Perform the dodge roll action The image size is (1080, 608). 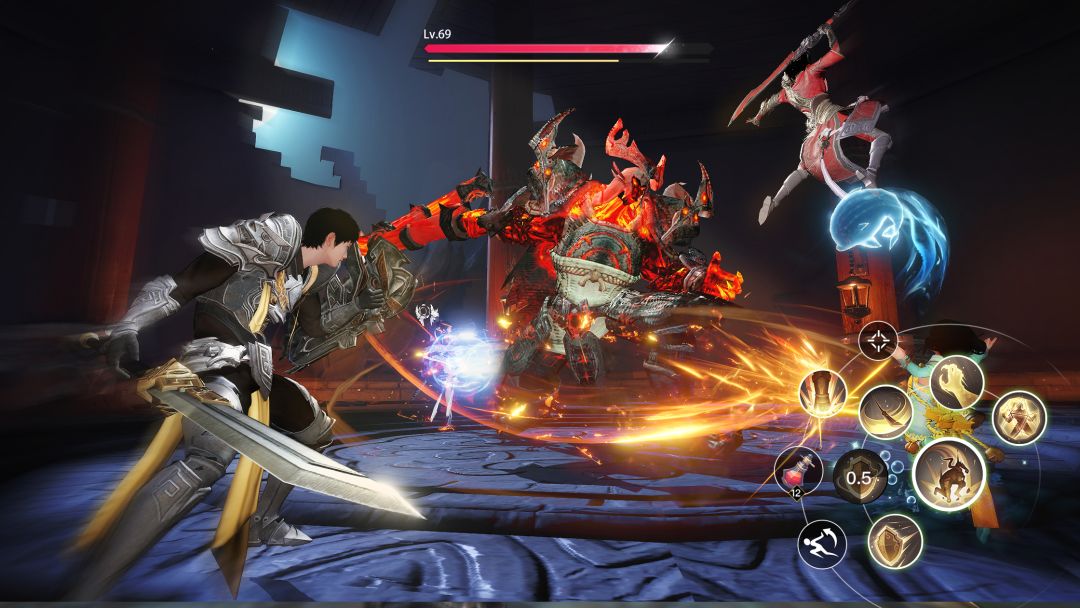[x=822, y=544]
